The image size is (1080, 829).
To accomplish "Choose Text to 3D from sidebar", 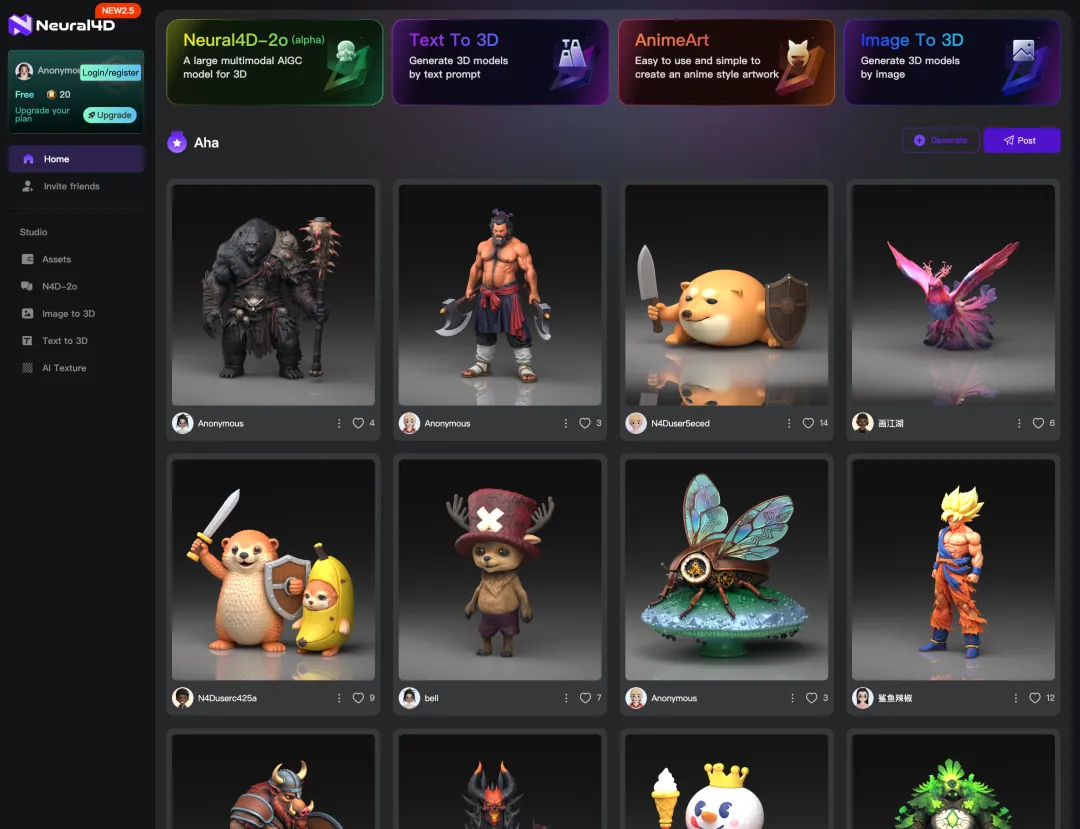I will click(x=65, y=341).
